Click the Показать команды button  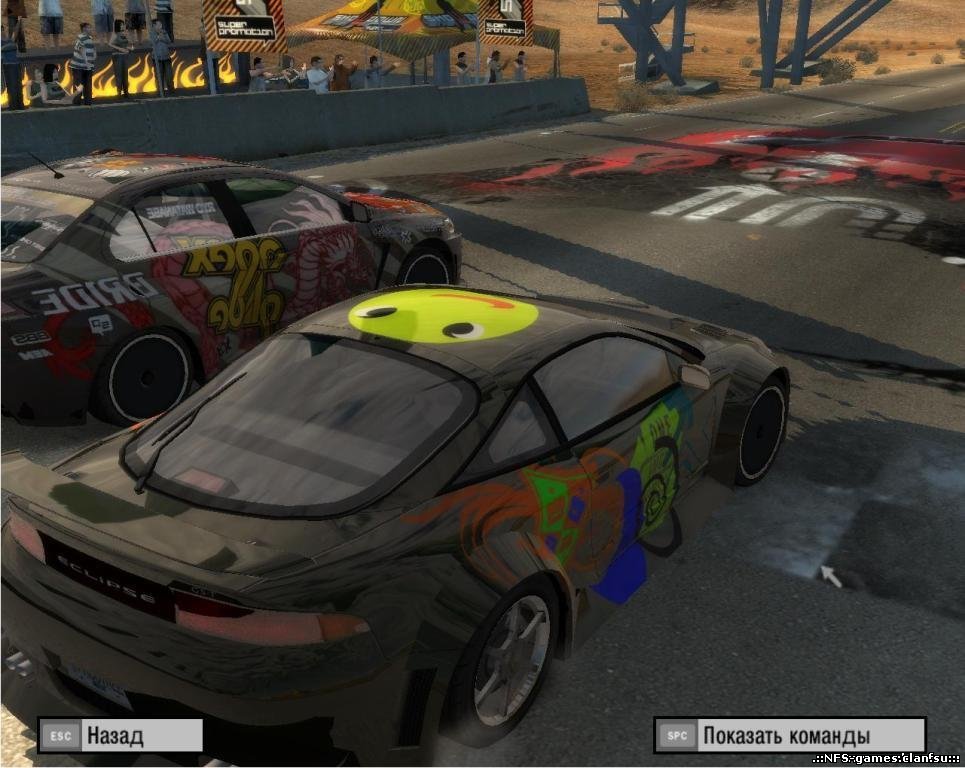[x=788, y=736]
